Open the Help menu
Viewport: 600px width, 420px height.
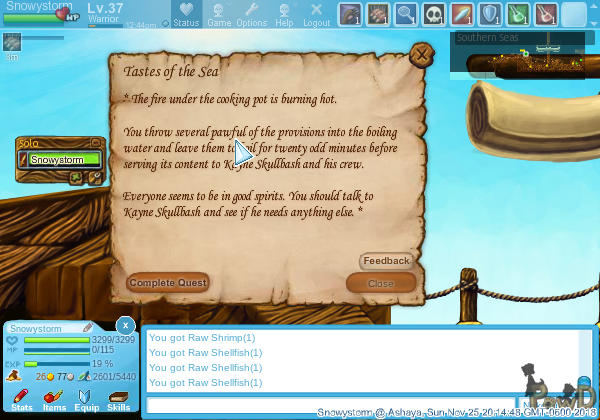coord(284,14)
